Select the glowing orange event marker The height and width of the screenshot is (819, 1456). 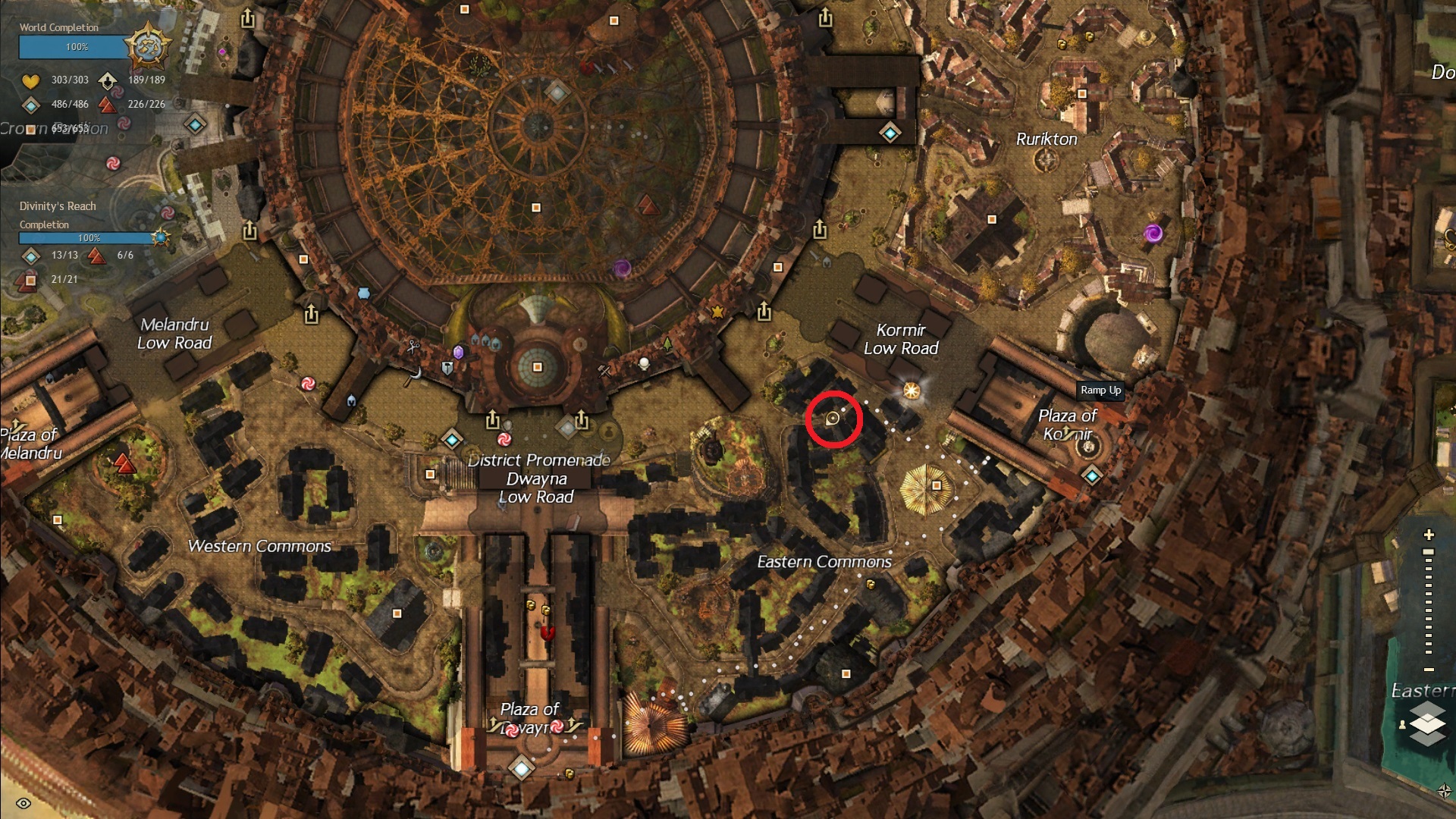(912, 391)
